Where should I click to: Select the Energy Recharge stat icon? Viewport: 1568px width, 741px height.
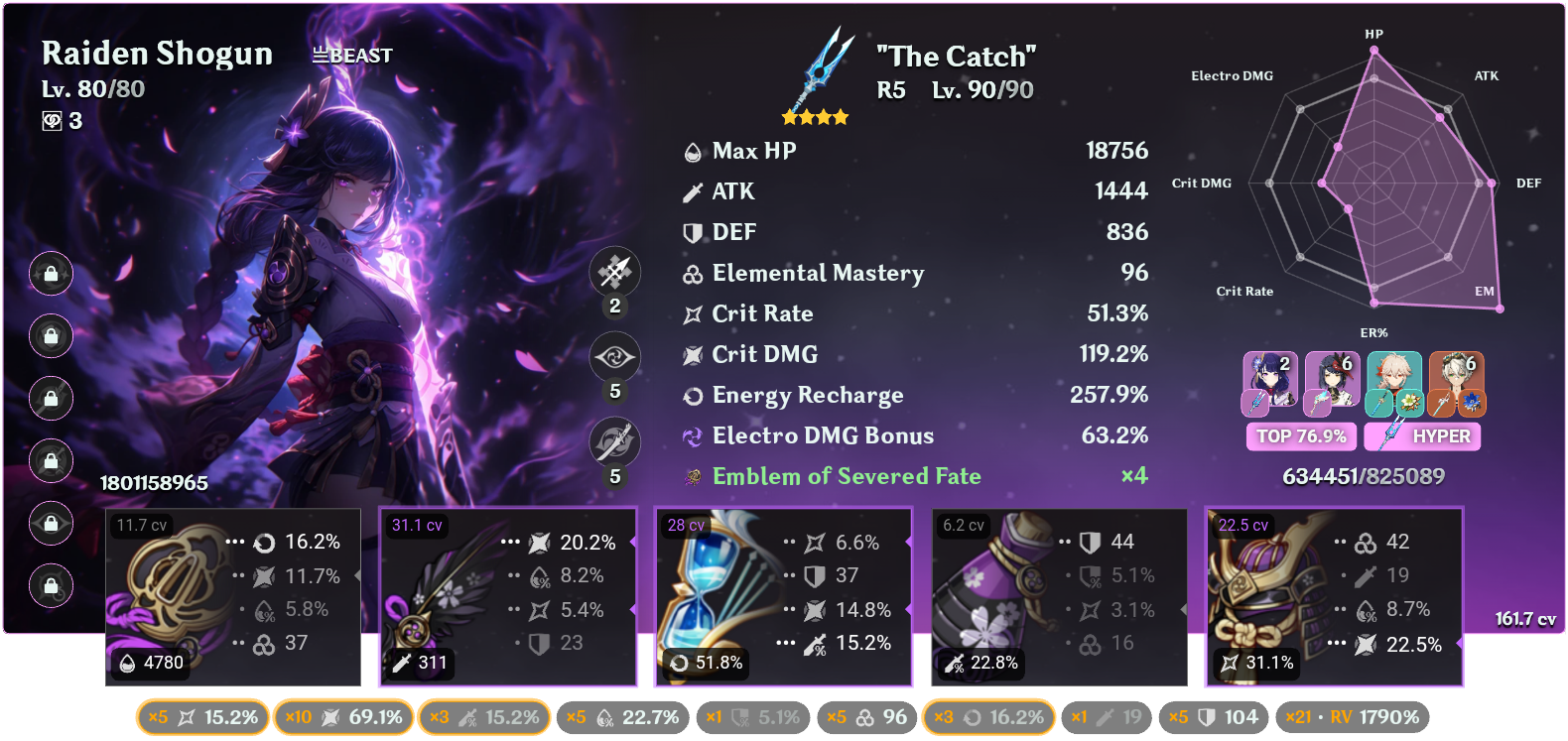pos(692,395)
